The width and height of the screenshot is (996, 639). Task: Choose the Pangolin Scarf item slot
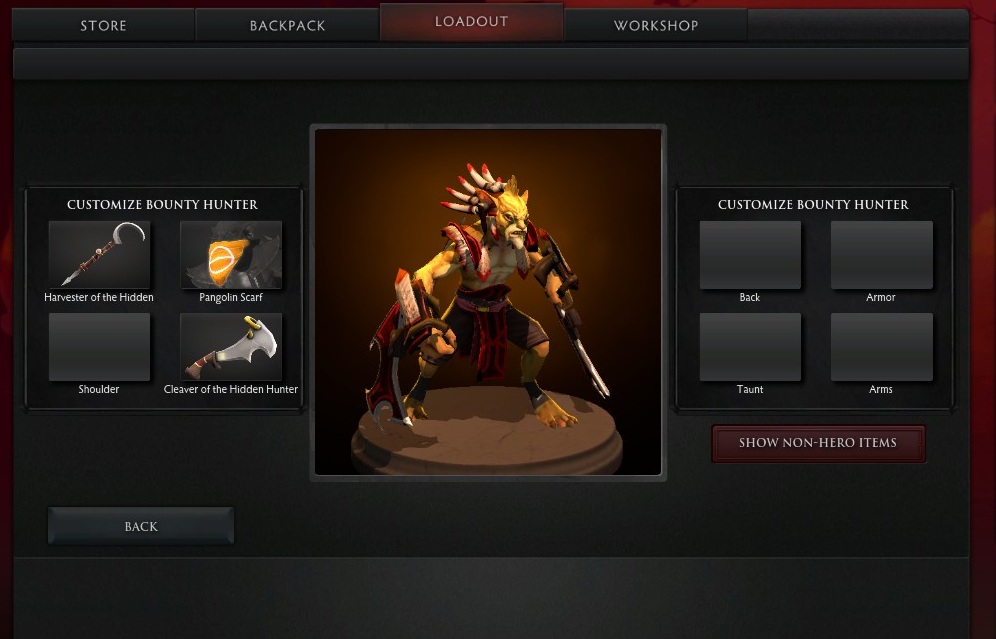(x=231, y=255)
